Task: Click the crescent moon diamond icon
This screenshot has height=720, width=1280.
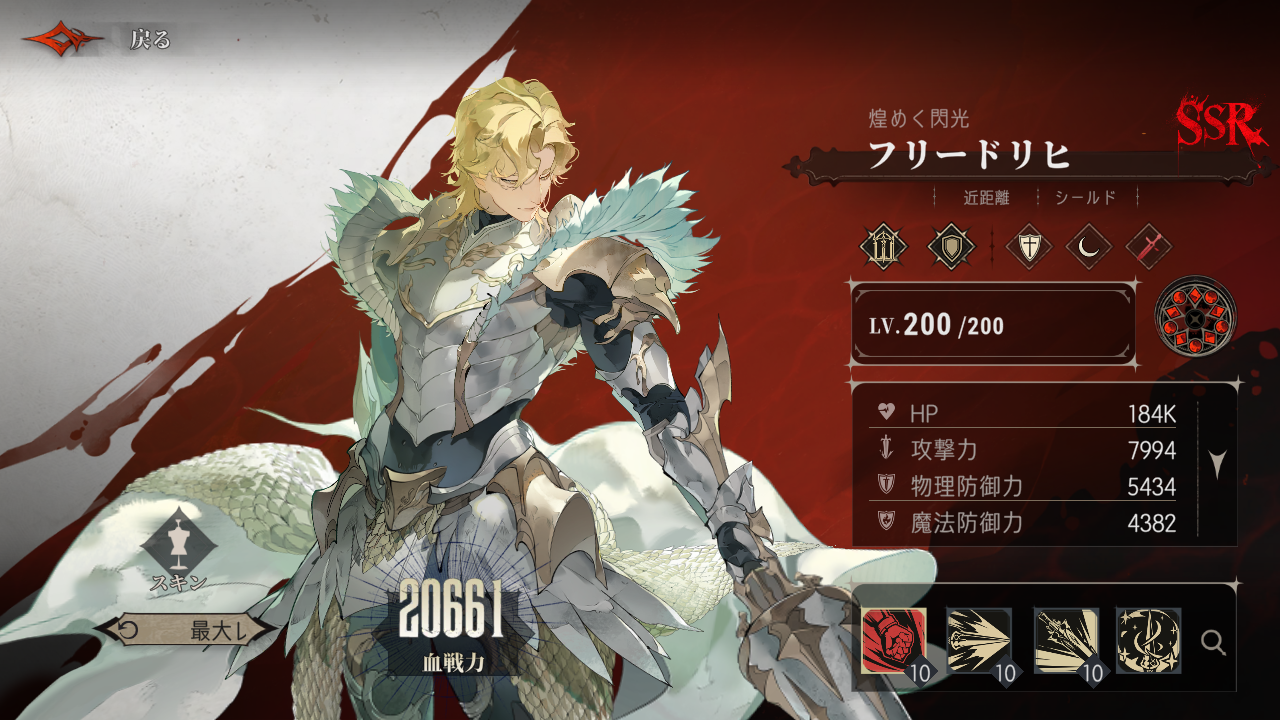Action: point(1088,246)
